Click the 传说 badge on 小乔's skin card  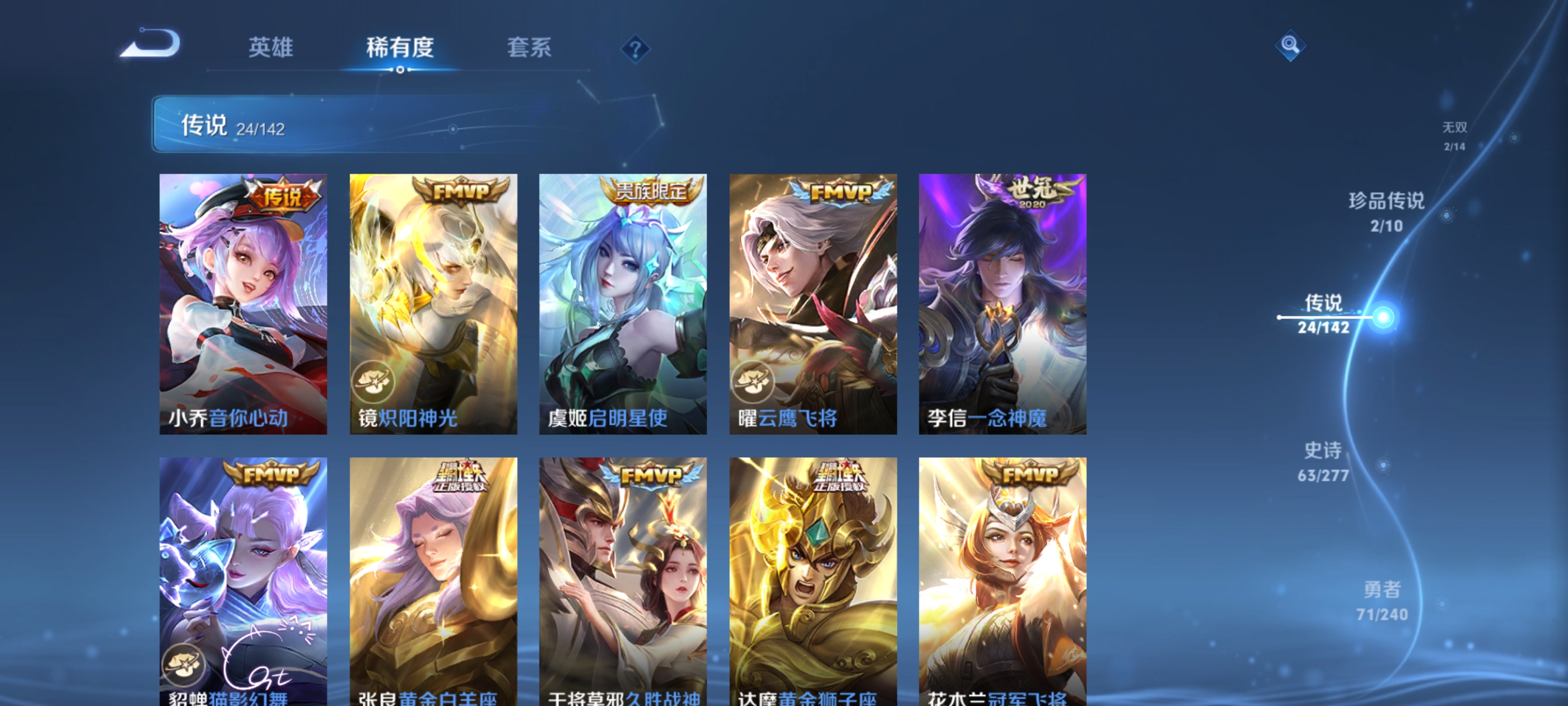point(281,194)
